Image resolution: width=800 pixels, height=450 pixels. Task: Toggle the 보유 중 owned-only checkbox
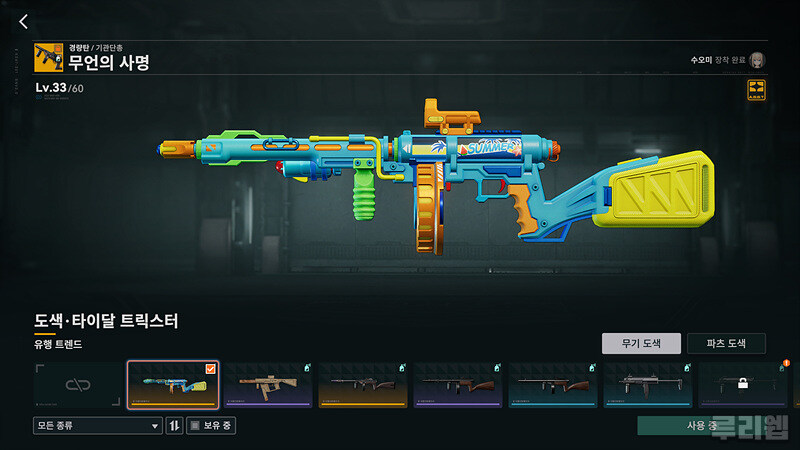tap(195, 426)
